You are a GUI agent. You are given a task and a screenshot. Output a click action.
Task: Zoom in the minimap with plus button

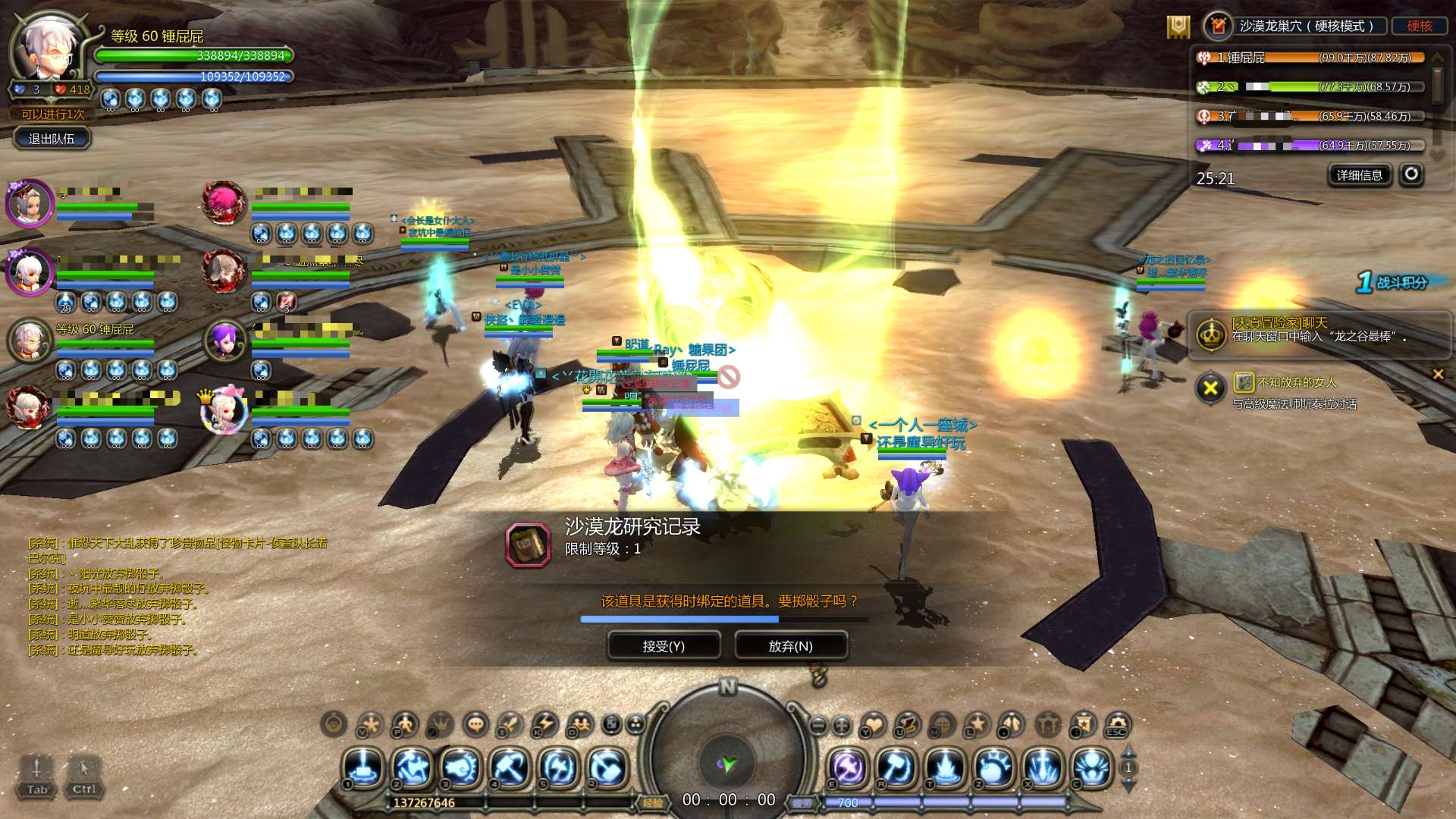[842, 725]
